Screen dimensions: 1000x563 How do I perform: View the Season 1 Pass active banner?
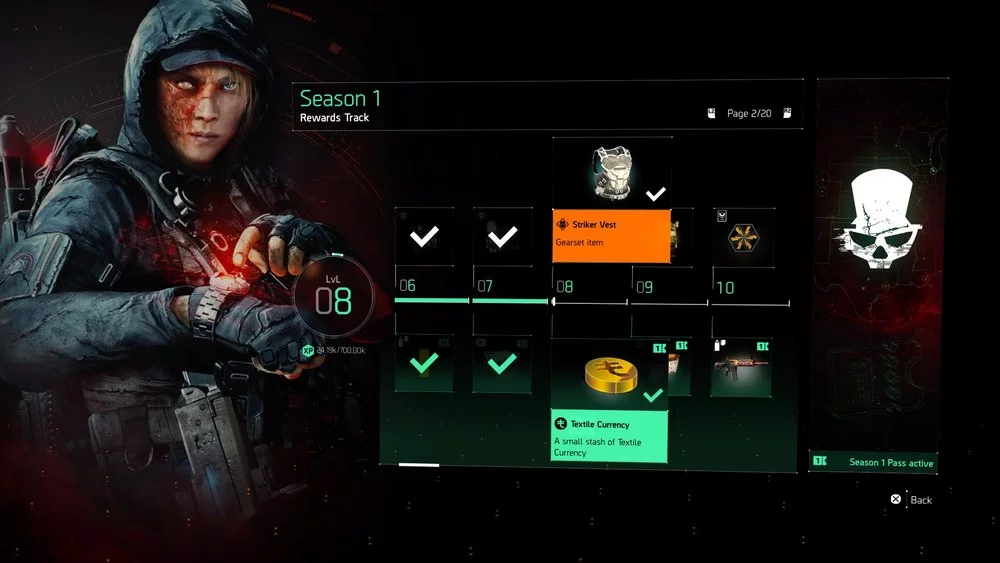(873, 462)
